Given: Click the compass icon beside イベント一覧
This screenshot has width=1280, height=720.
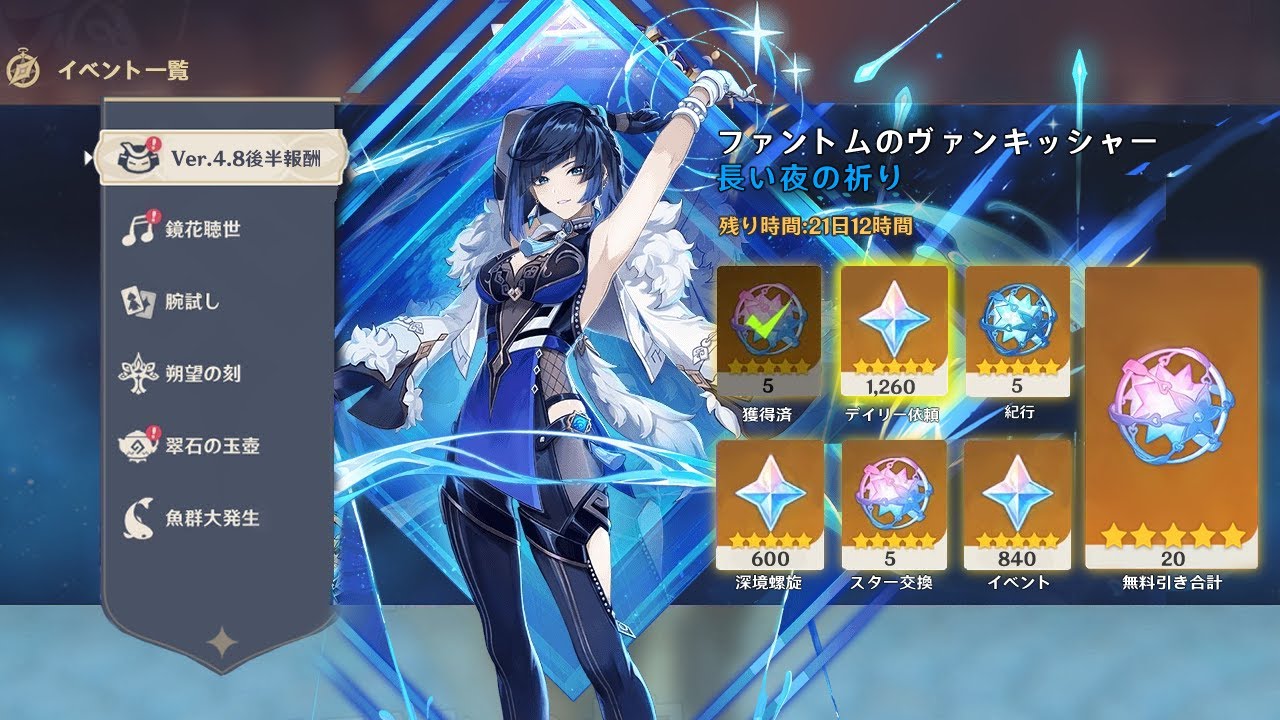Looking at the screenshot, I should pyautogui.click(x=22, y=70).
